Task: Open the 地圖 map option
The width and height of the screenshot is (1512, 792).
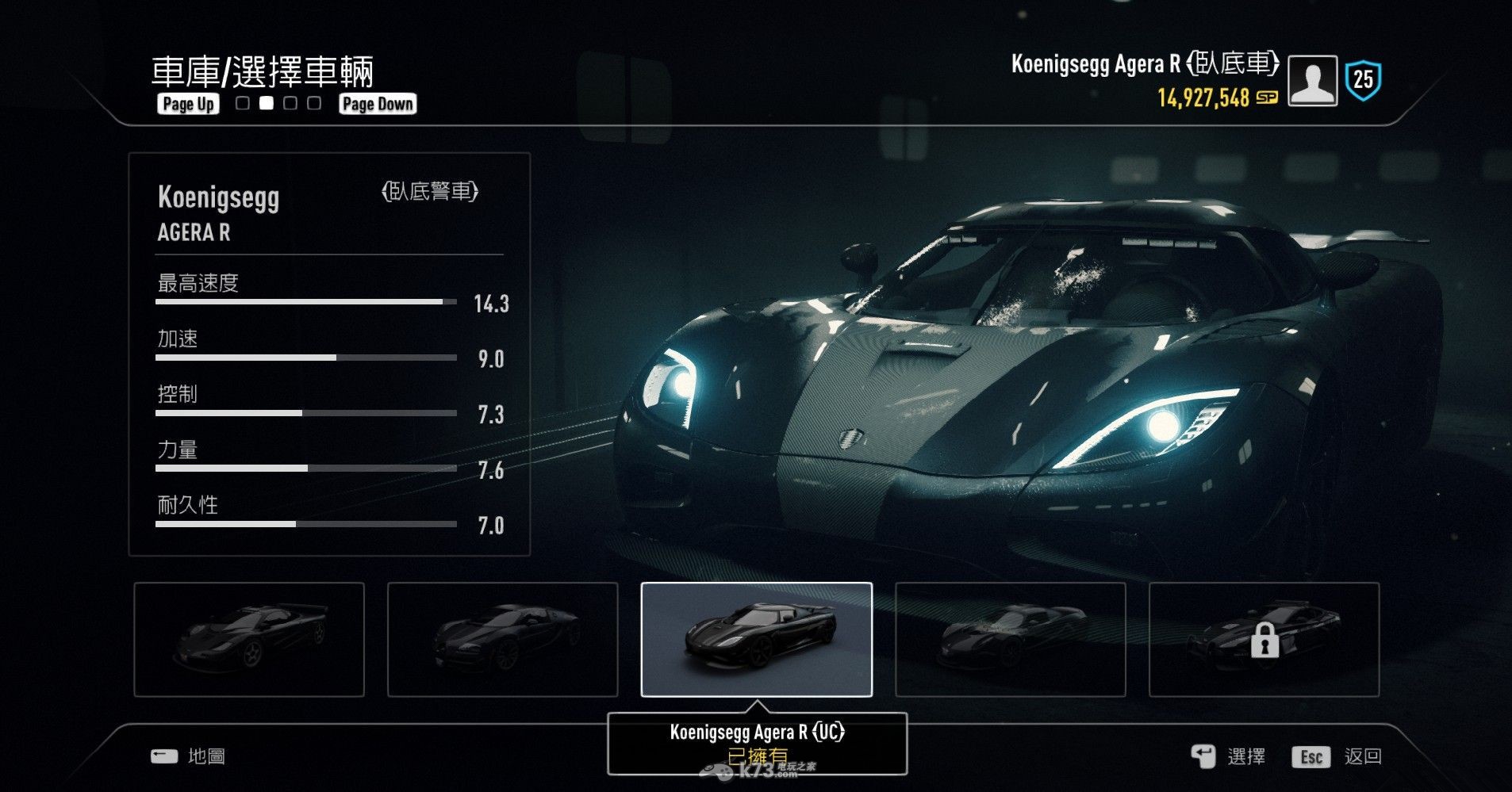Action: [205, 756]
